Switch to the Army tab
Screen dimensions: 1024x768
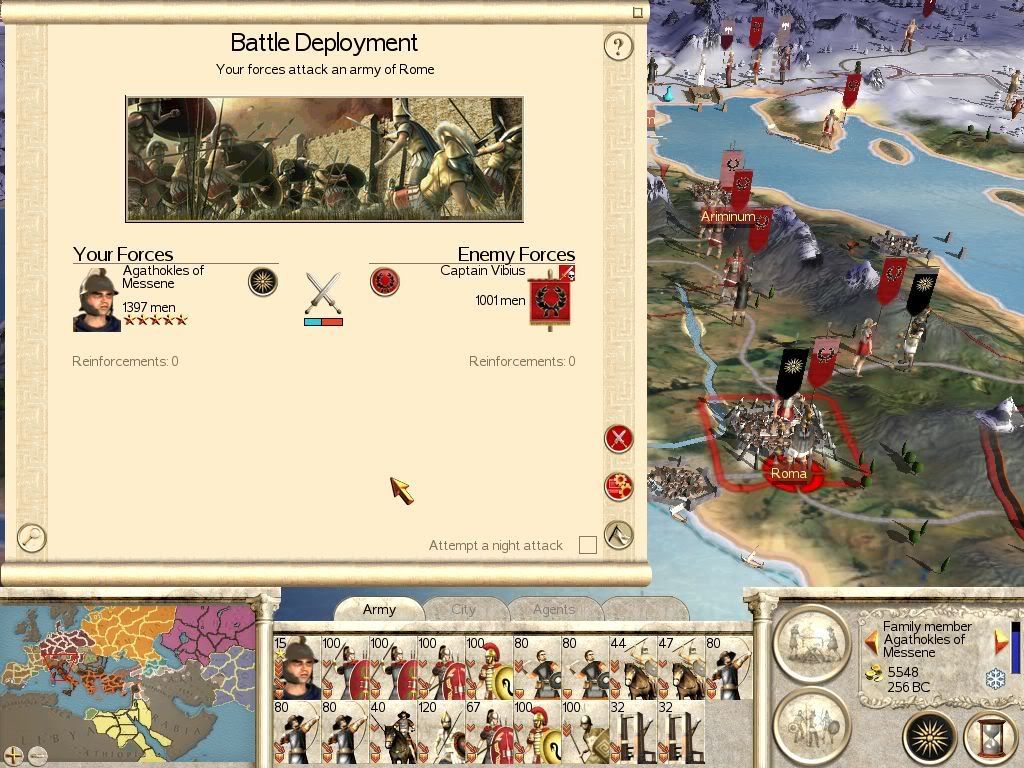(x=379, y=609)
